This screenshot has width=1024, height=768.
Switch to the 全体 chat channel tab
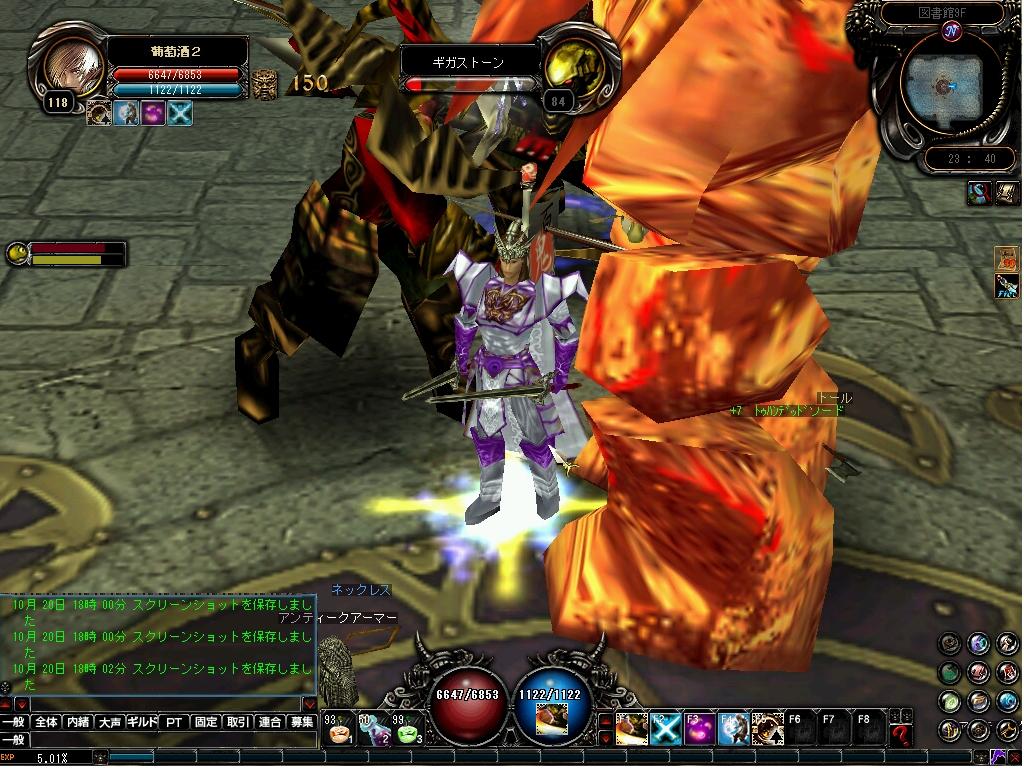coord(46,722)
